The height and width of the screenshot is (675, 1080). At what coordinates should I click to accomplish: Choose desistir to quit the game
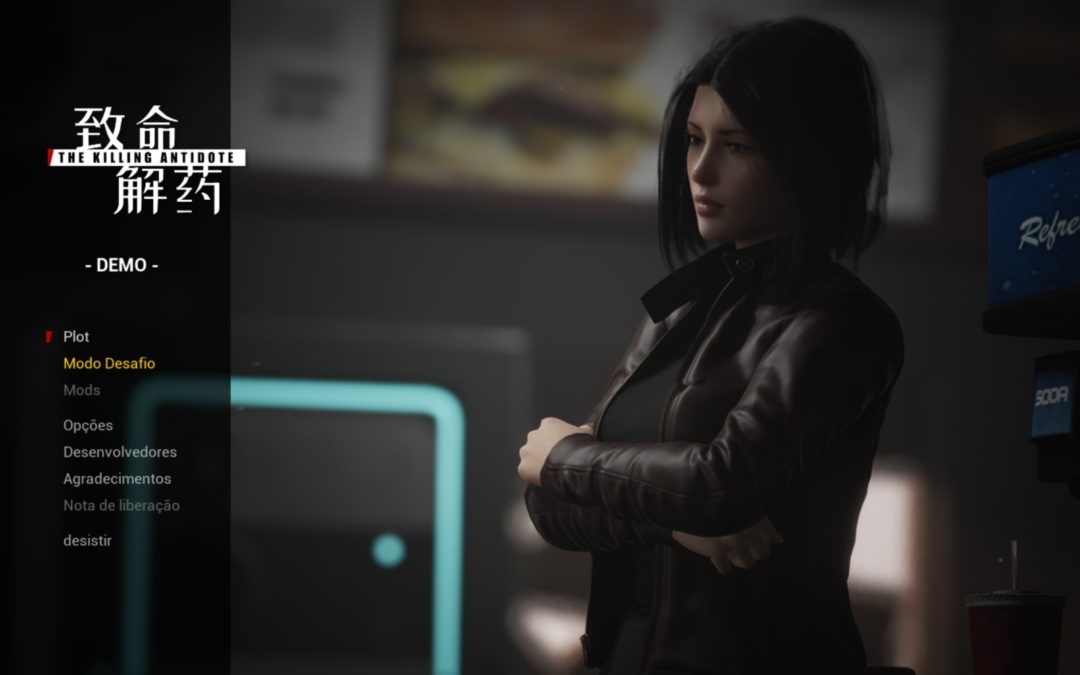click(87, 541)
